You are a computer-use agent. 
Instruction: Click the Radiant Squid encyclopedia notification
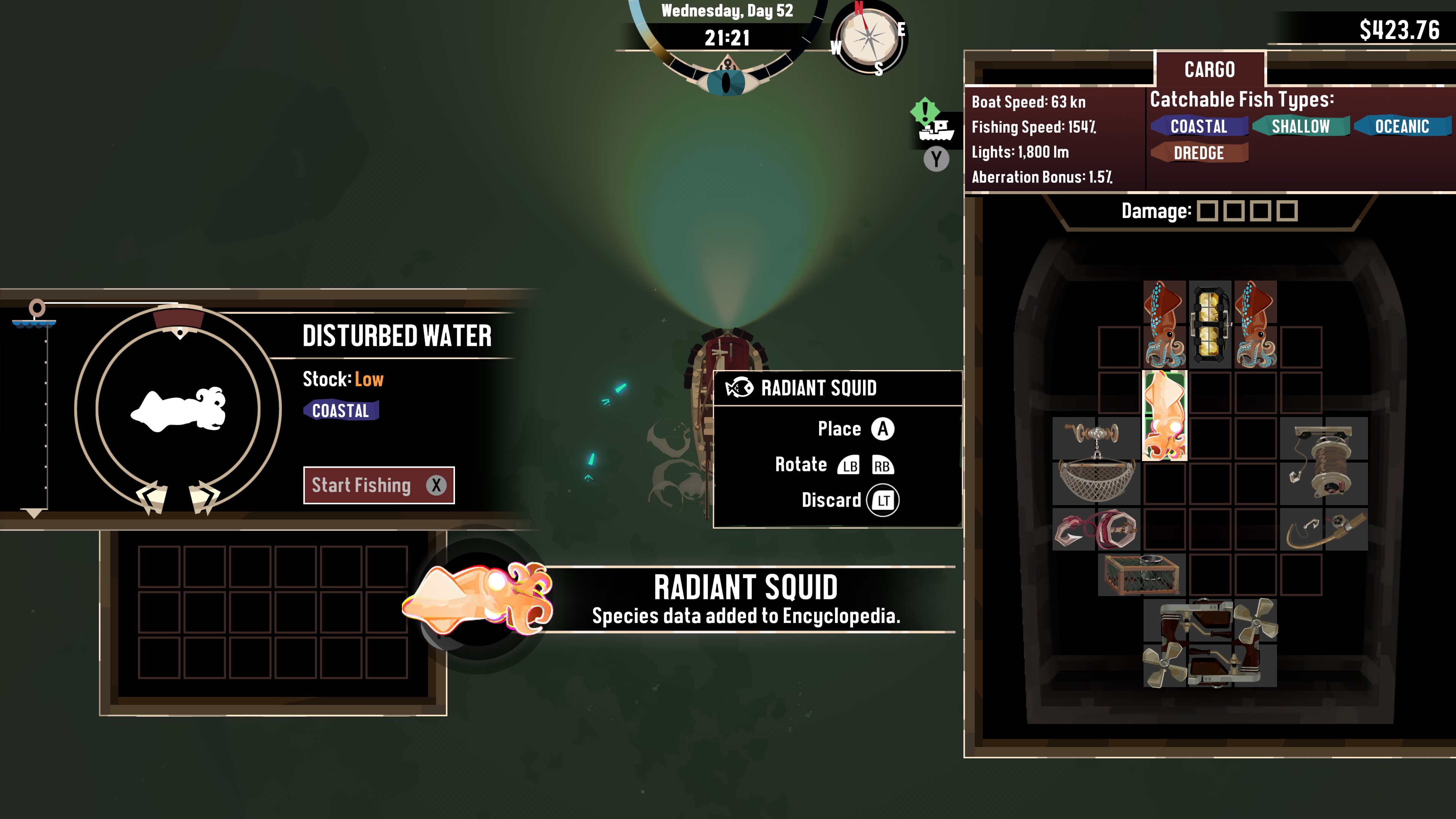745,599
